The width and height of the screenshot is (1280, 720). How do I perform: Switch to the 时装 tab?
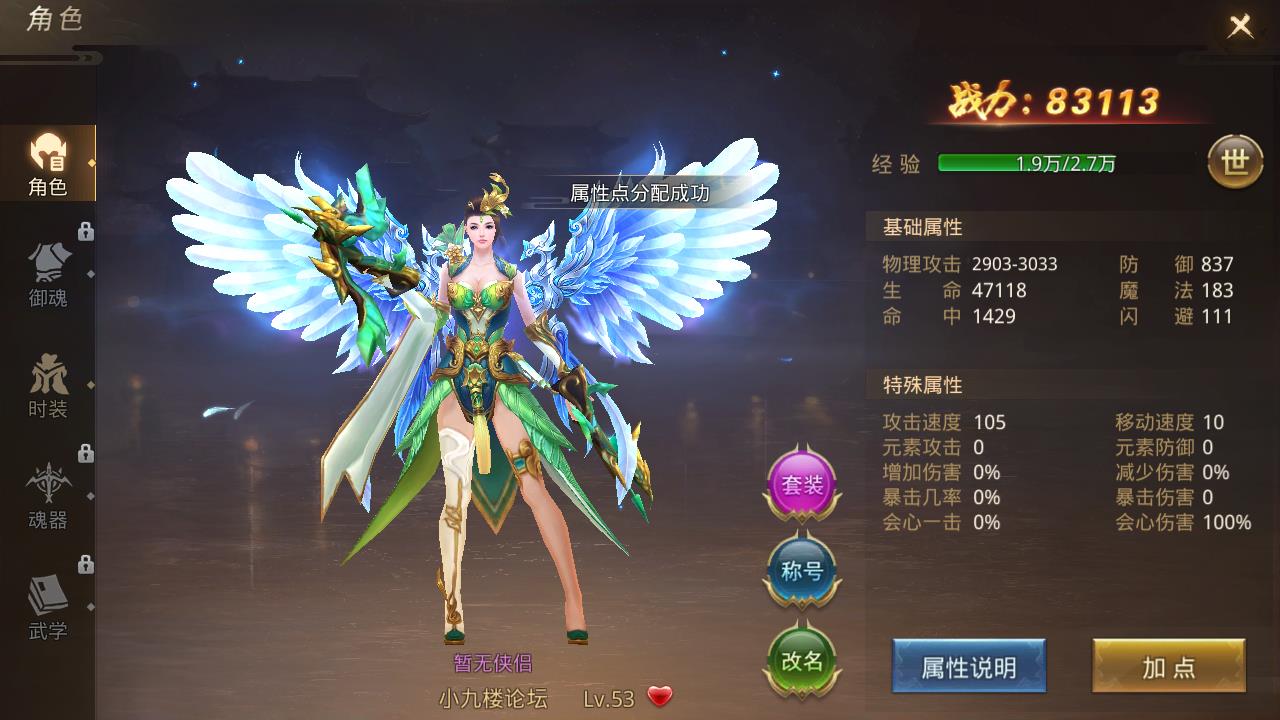click(47, 386)
